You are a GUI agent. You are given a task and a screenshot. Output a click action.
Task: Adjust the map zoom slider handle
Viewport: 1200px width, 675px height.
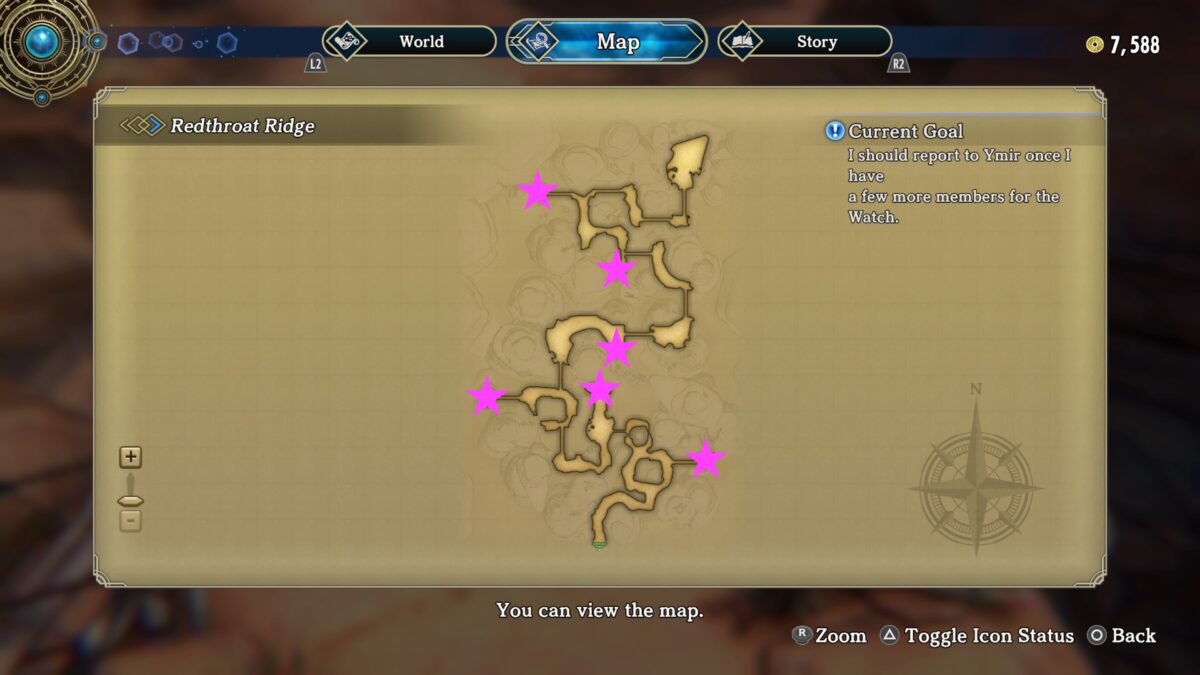pyautogui.click(x=131, y=500)
